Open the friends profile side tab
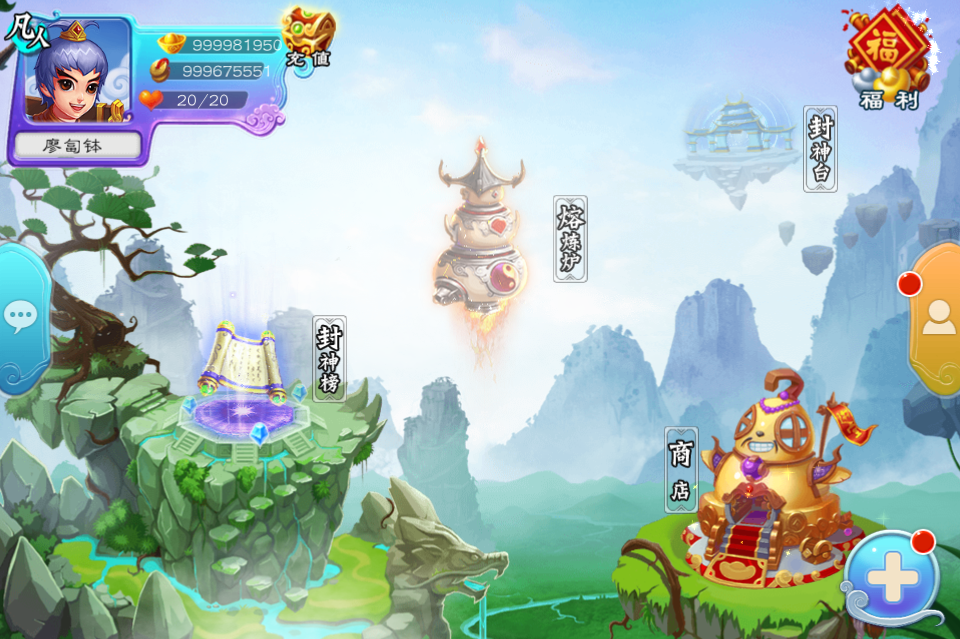960x639 pixels. (938, 318)
